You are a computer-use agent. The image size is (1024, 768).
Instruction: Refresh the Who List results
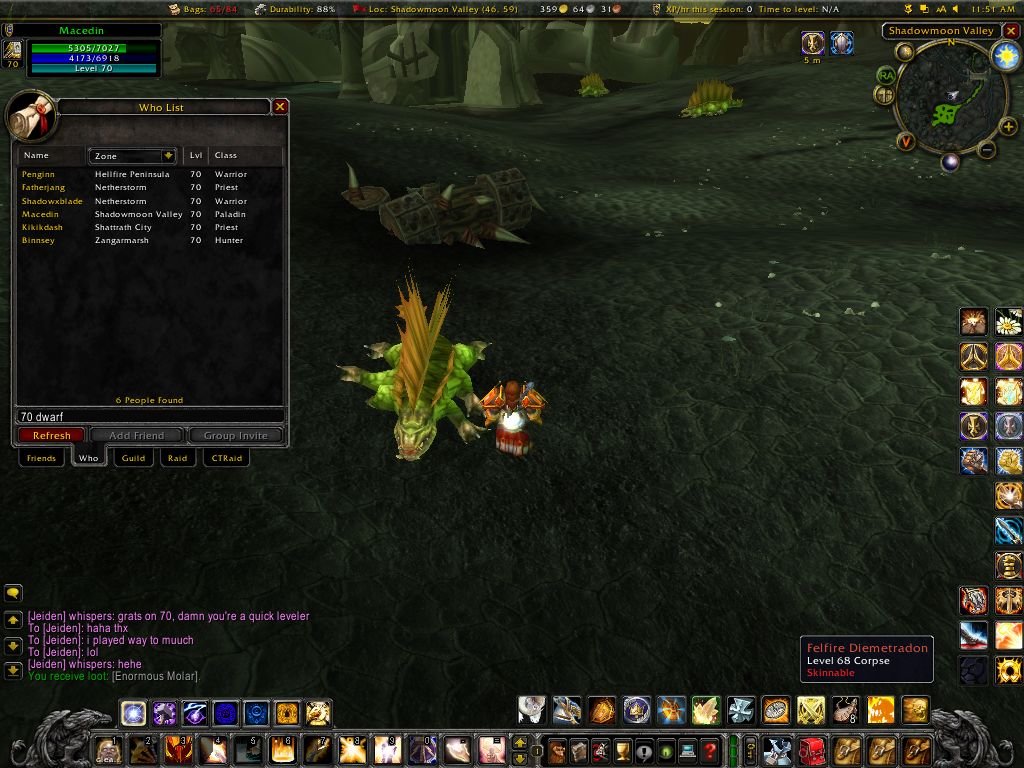coord(51,435)
